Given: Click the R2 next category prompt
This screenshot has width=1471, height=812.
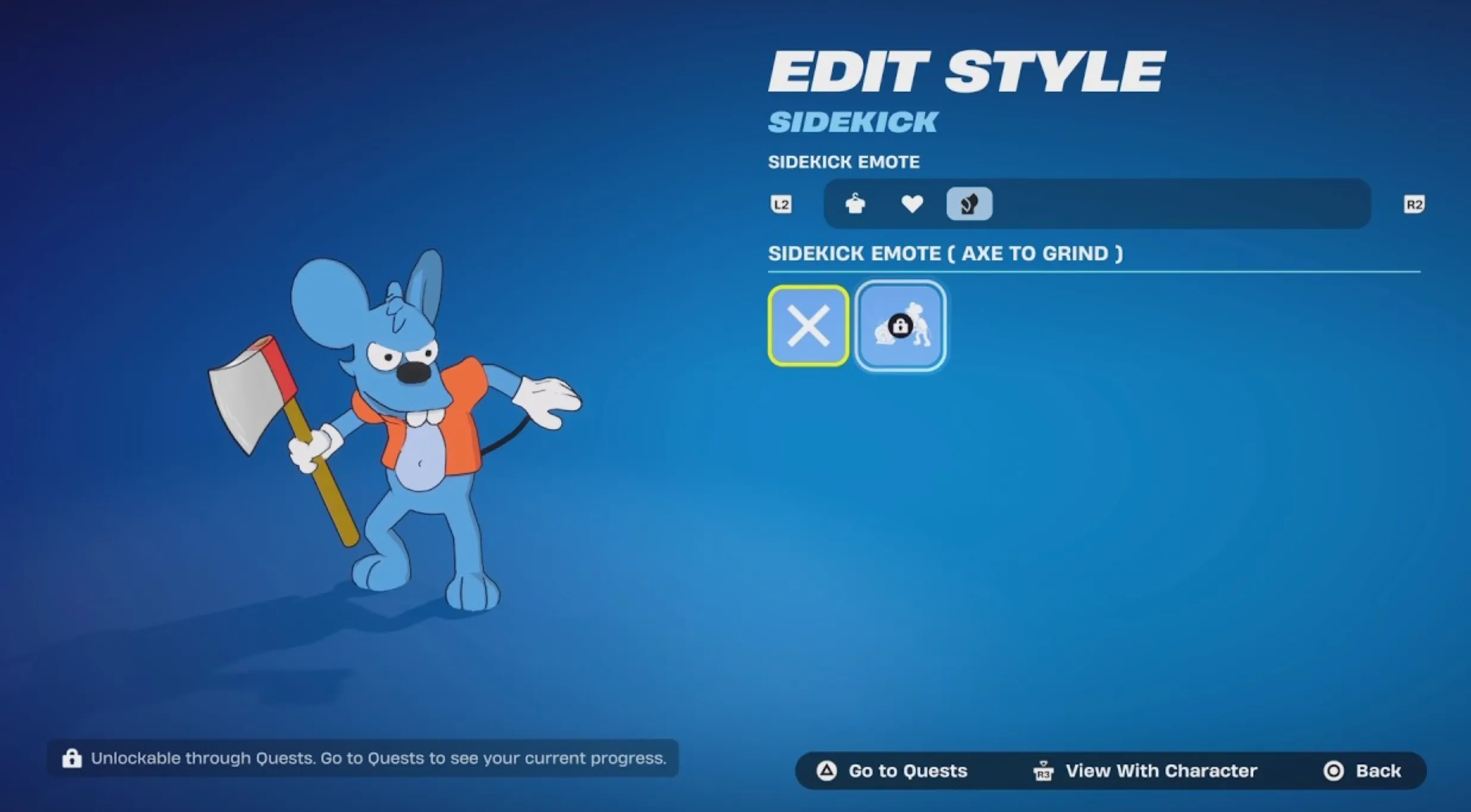Looking at the screenshot, I should point(1413,204).
